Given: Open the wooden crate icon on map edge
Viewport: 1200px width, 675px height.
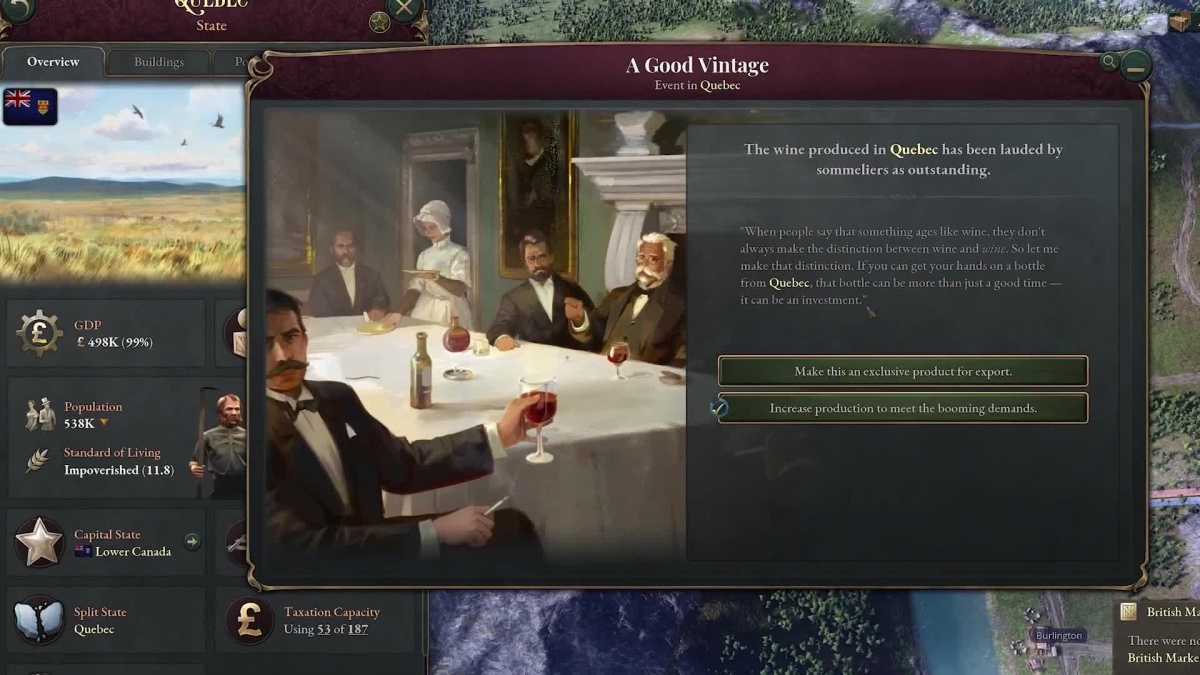Looking at the screenshot, I should pos(1179,22).
